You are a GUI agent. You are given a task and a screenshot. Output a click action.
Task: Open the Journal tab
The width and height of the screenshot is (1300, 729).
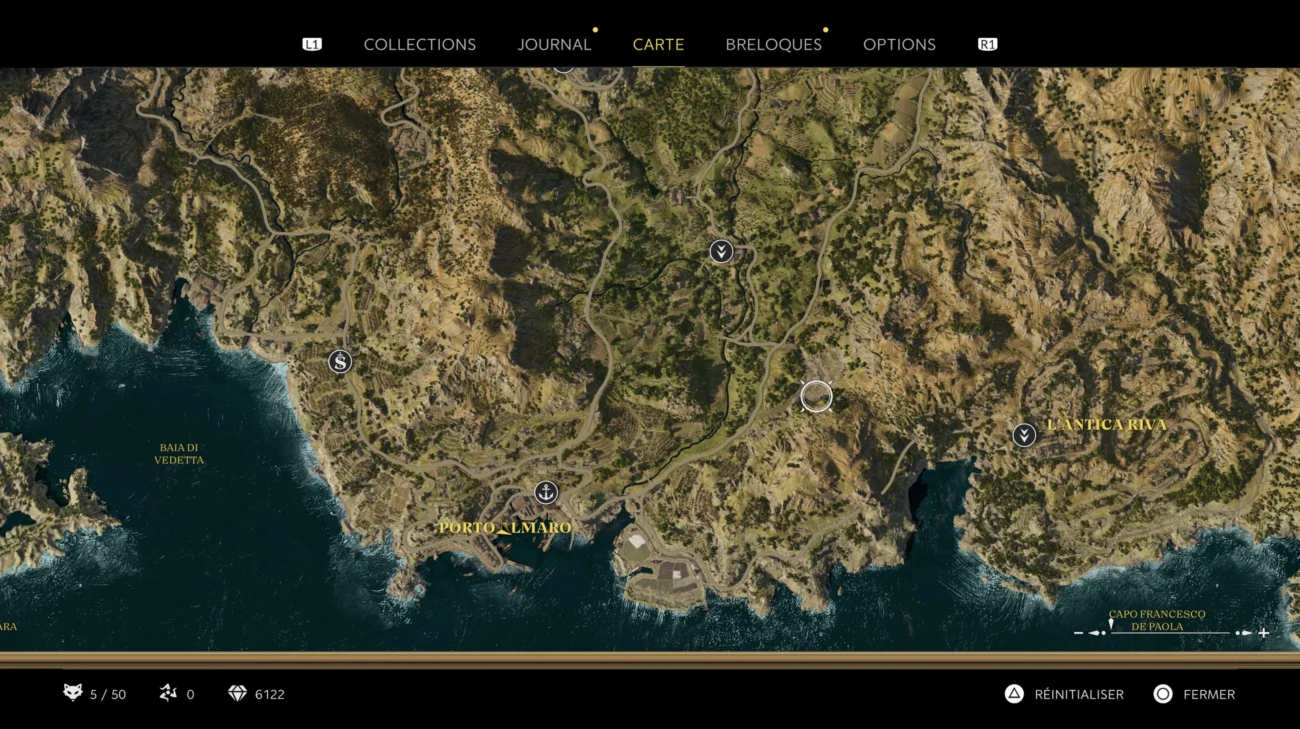click(554, 45)
